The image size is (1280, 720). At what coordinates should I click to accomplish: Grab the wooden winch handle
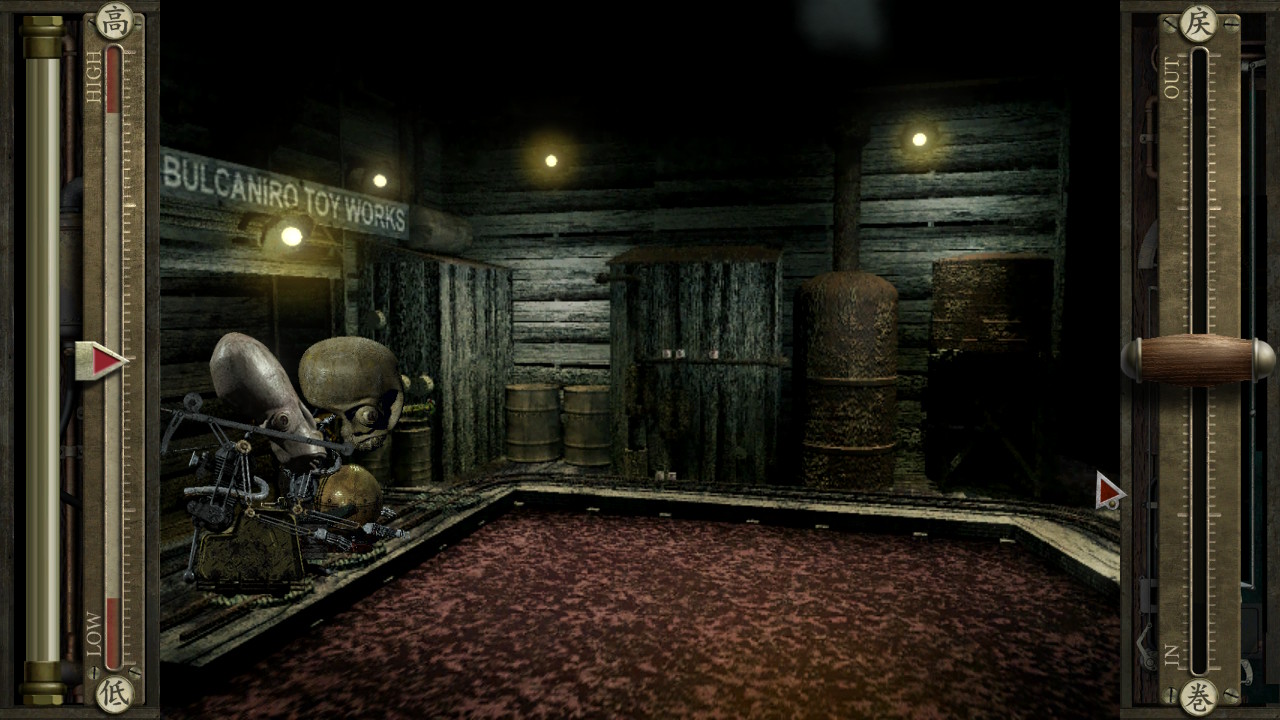[x=1198, y=359]
